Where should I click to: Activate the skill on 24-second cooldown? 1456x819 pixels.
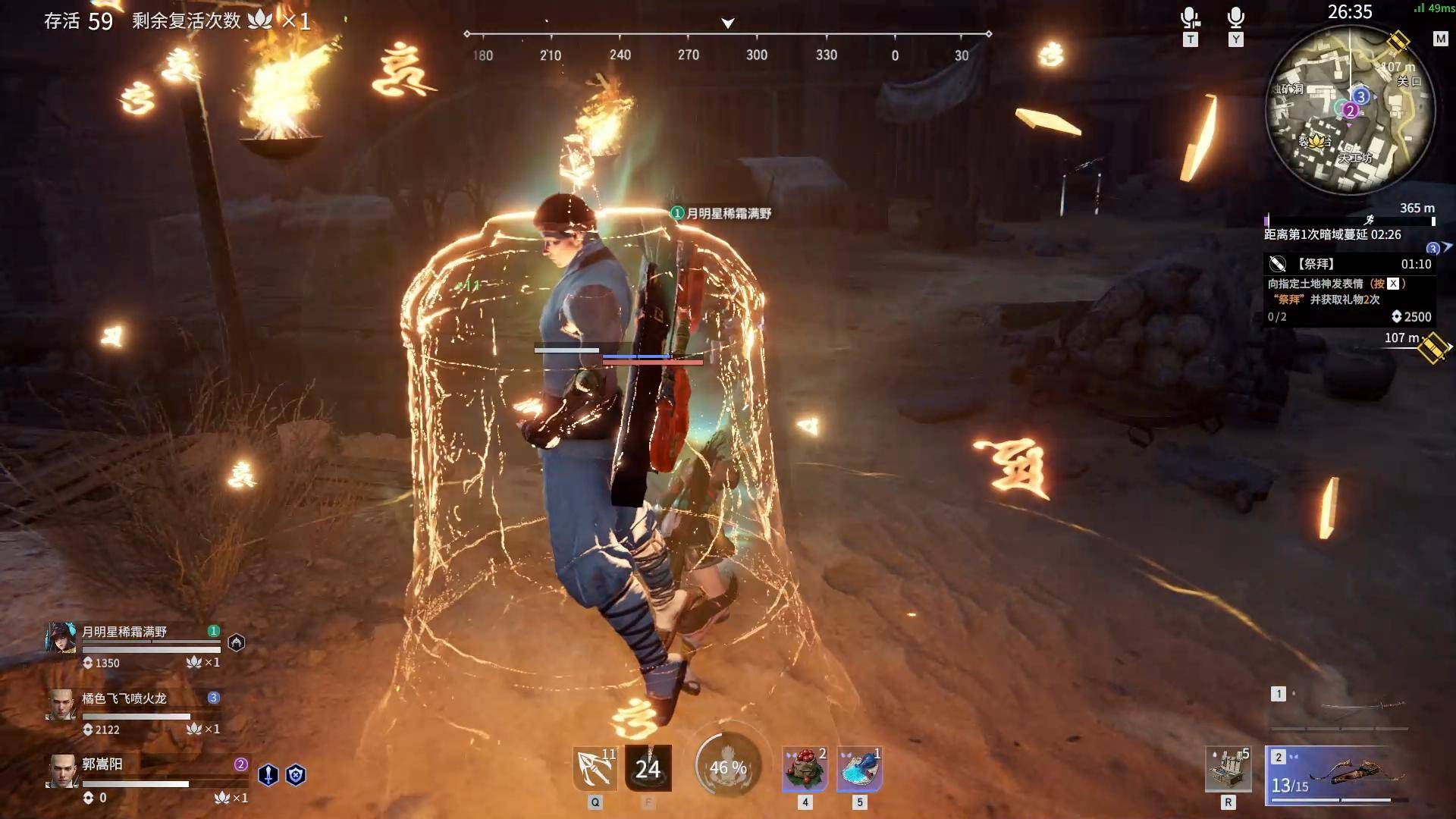pos(648,768)
